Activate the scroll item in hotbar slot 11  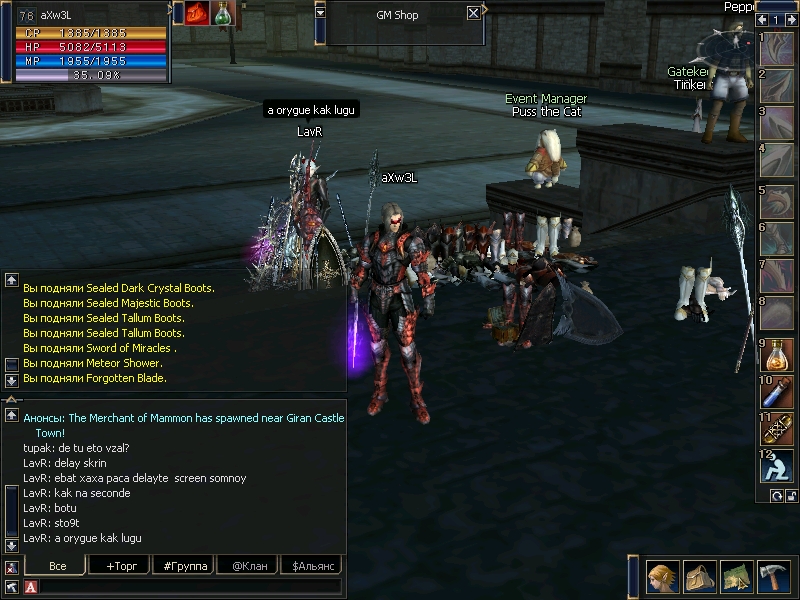777,429
